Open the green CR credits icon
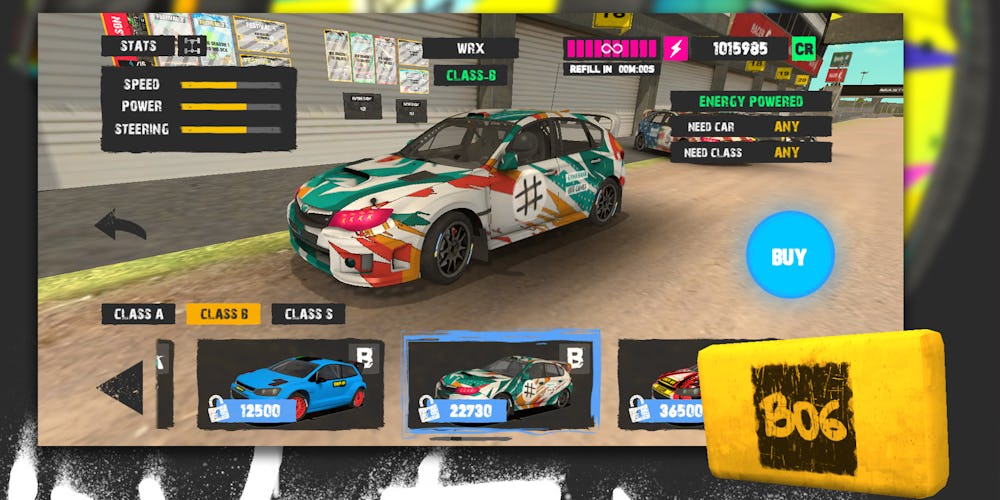1000x500 pixels. [x=803, y=48]
